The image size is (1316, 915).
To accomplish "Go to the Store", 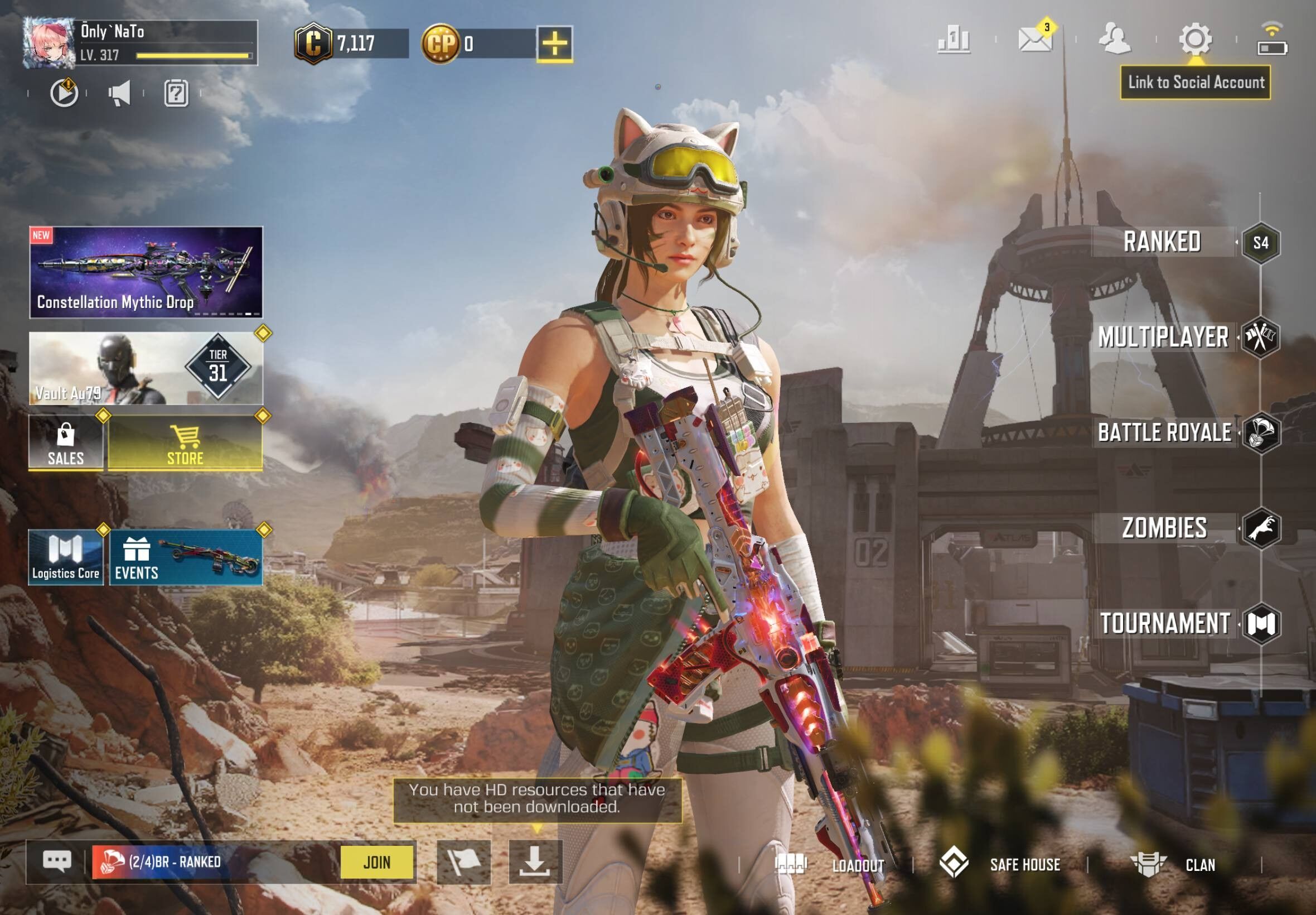I will tap(185, 443).
